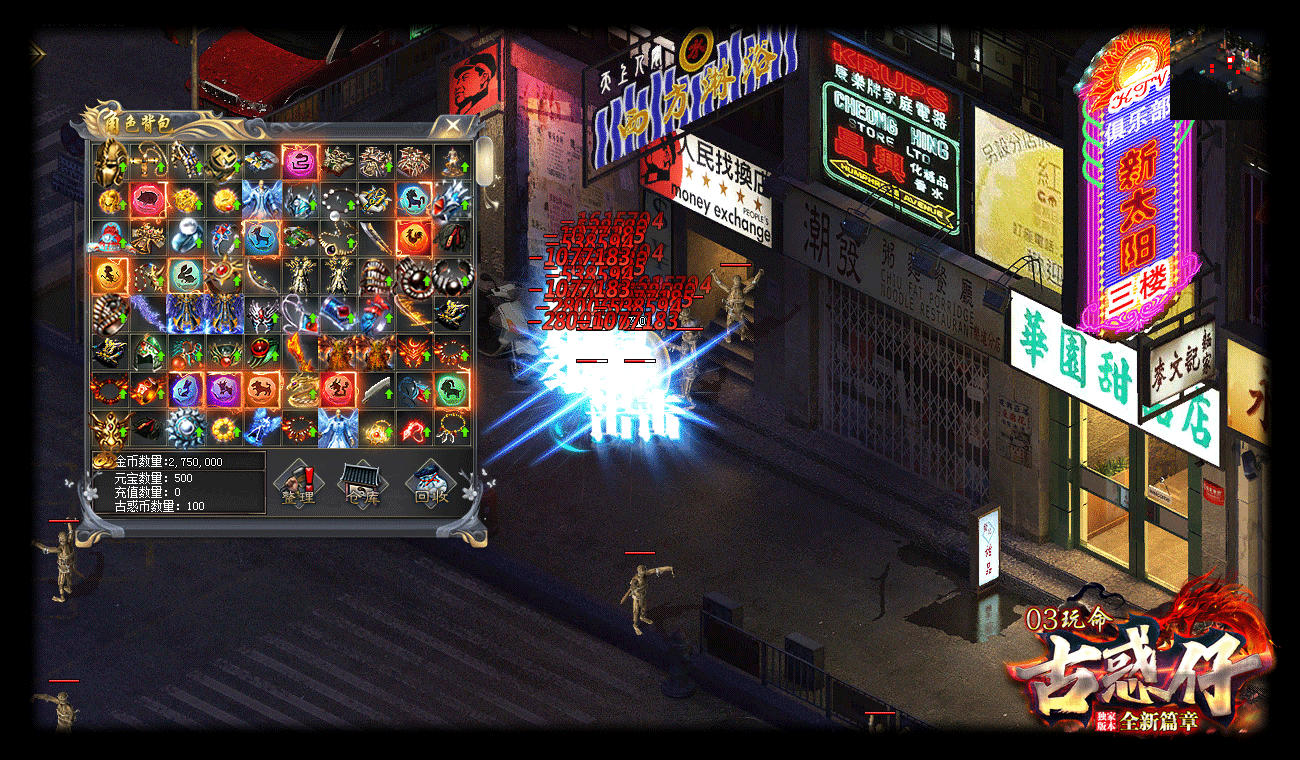Screen dimensions: 1300x760
Task: Select the golden helmet in the first slot
Action: coord(109,160)
